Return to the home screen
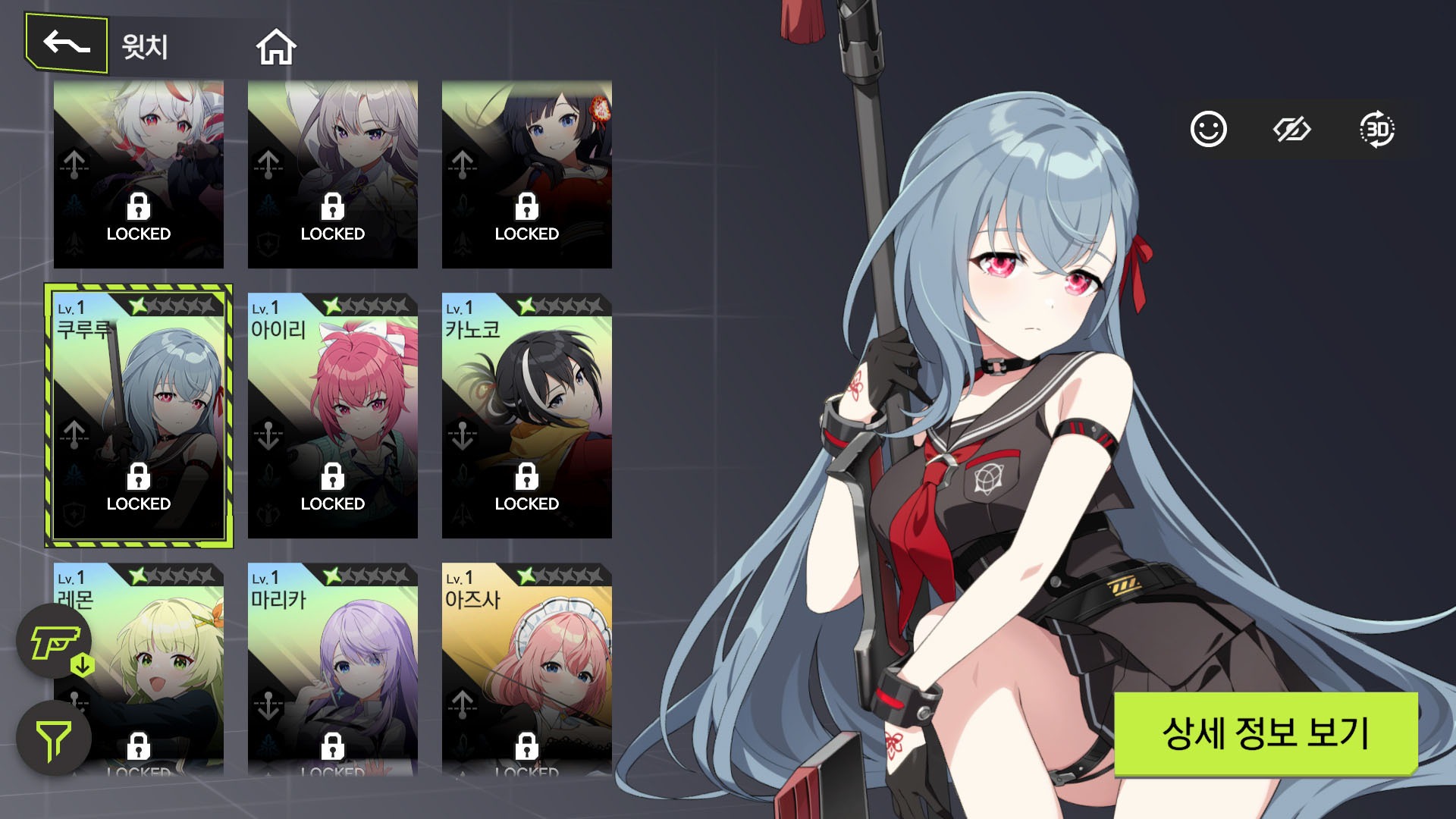 tap(276, 47)
